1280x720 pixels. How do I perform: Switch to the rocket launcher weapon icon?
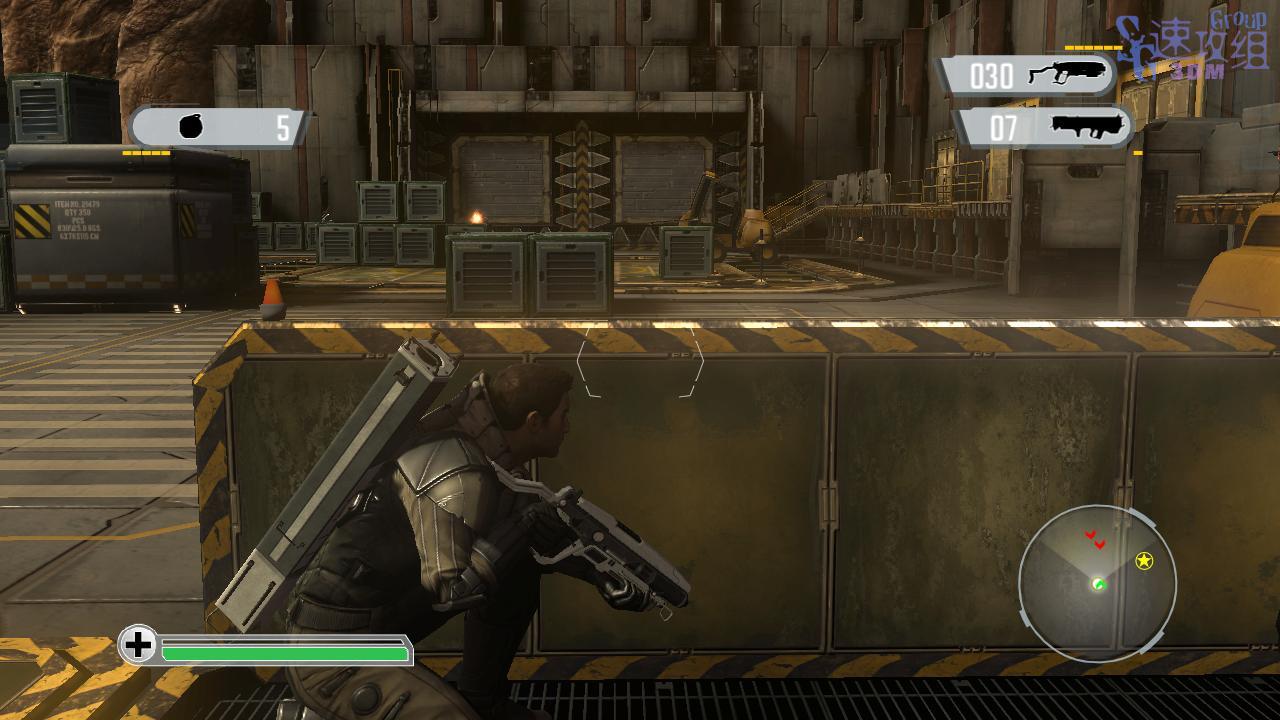tap(1089, 126)
